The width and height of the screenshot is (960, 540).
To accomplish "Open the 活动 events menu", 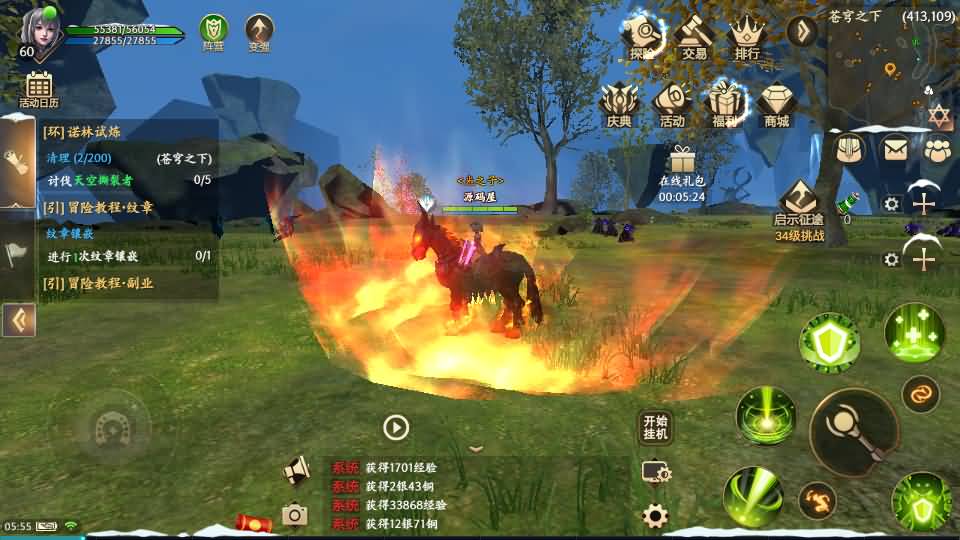I will click(672, 103).
